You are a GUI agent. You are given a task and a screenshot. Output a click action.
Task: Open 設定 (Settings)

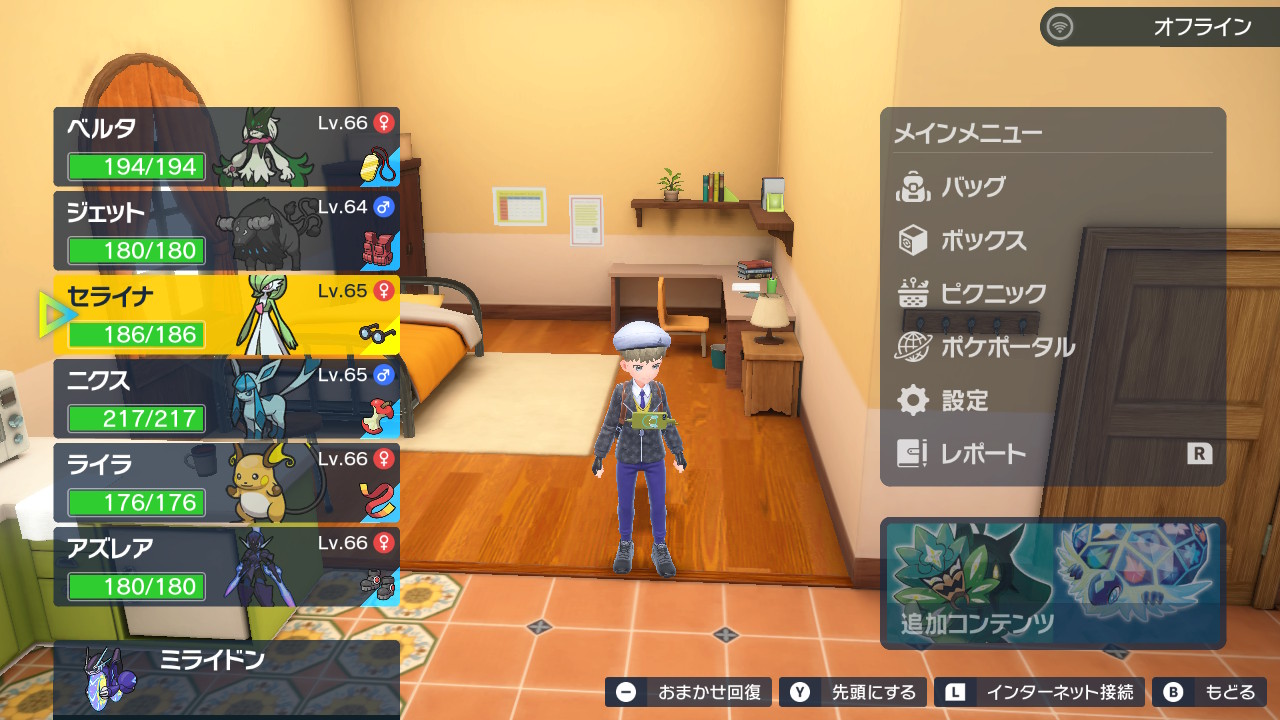pos(964,401)
